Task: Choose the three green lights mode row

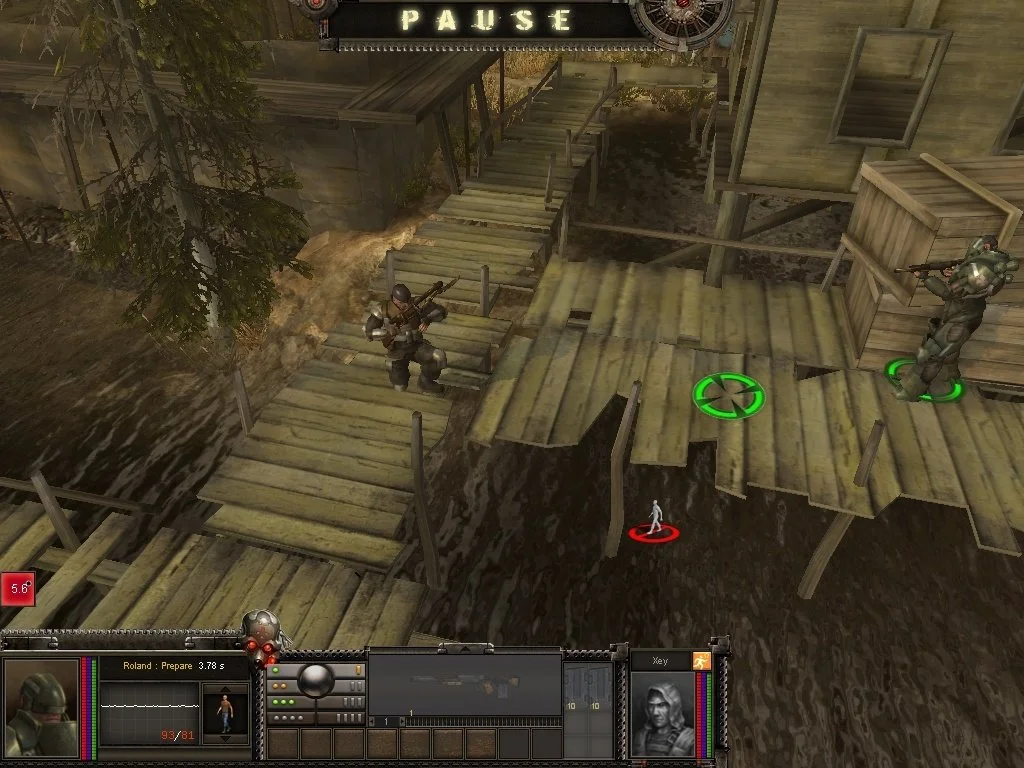Action: click(290, 702)
